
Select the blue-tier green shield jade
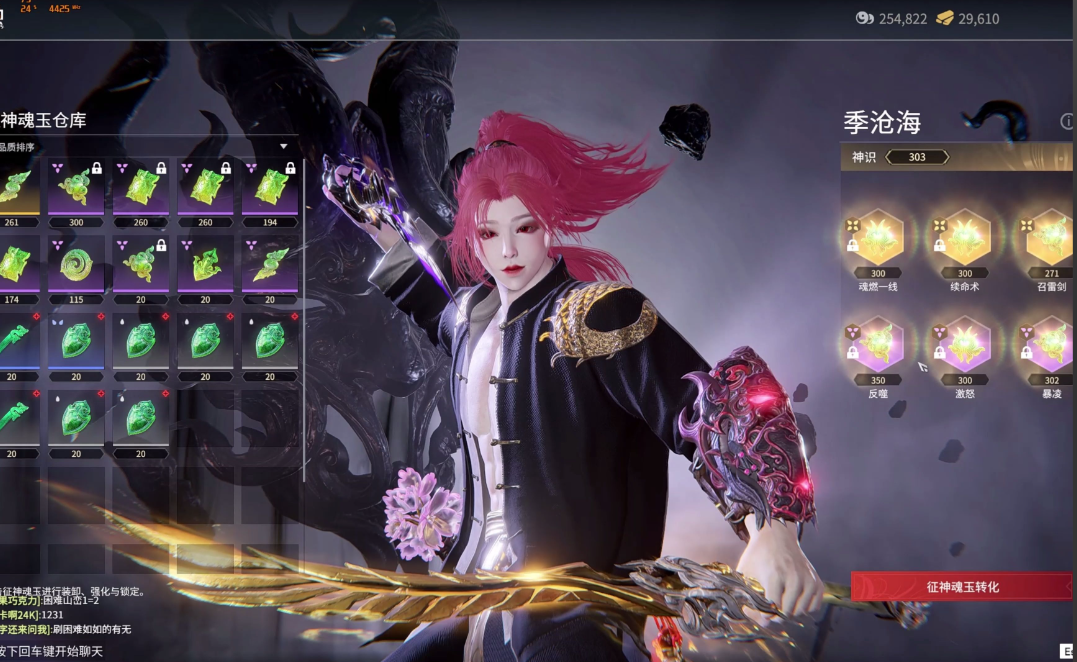tap(76, 342)
